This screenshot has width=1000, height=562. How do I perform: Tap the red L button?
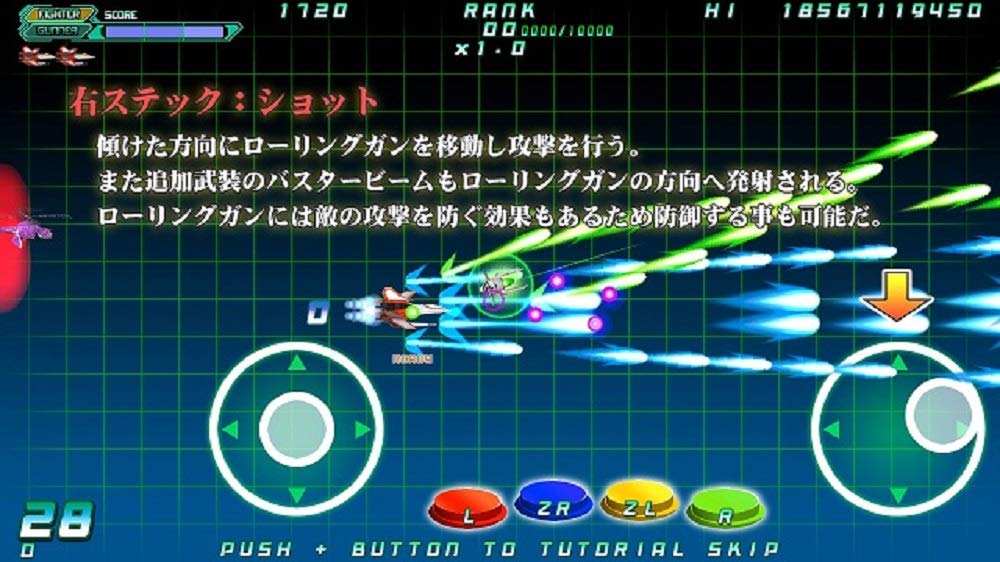[x=466, y=511]
